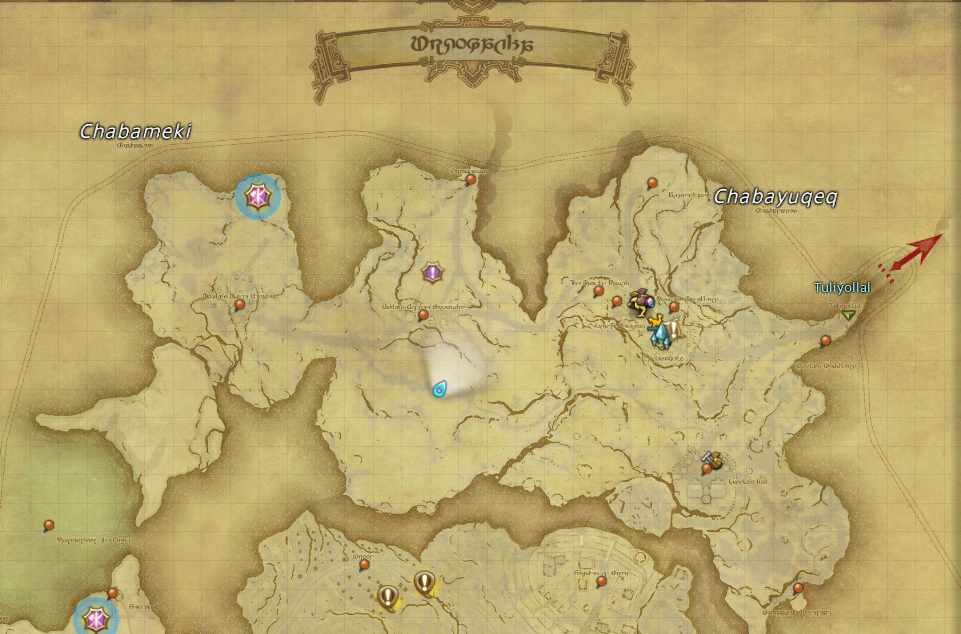Viewport: 961px width, 634px height.
Task: Select the blue player position marker
Action: pyautogui.click(x=439, y=388)
